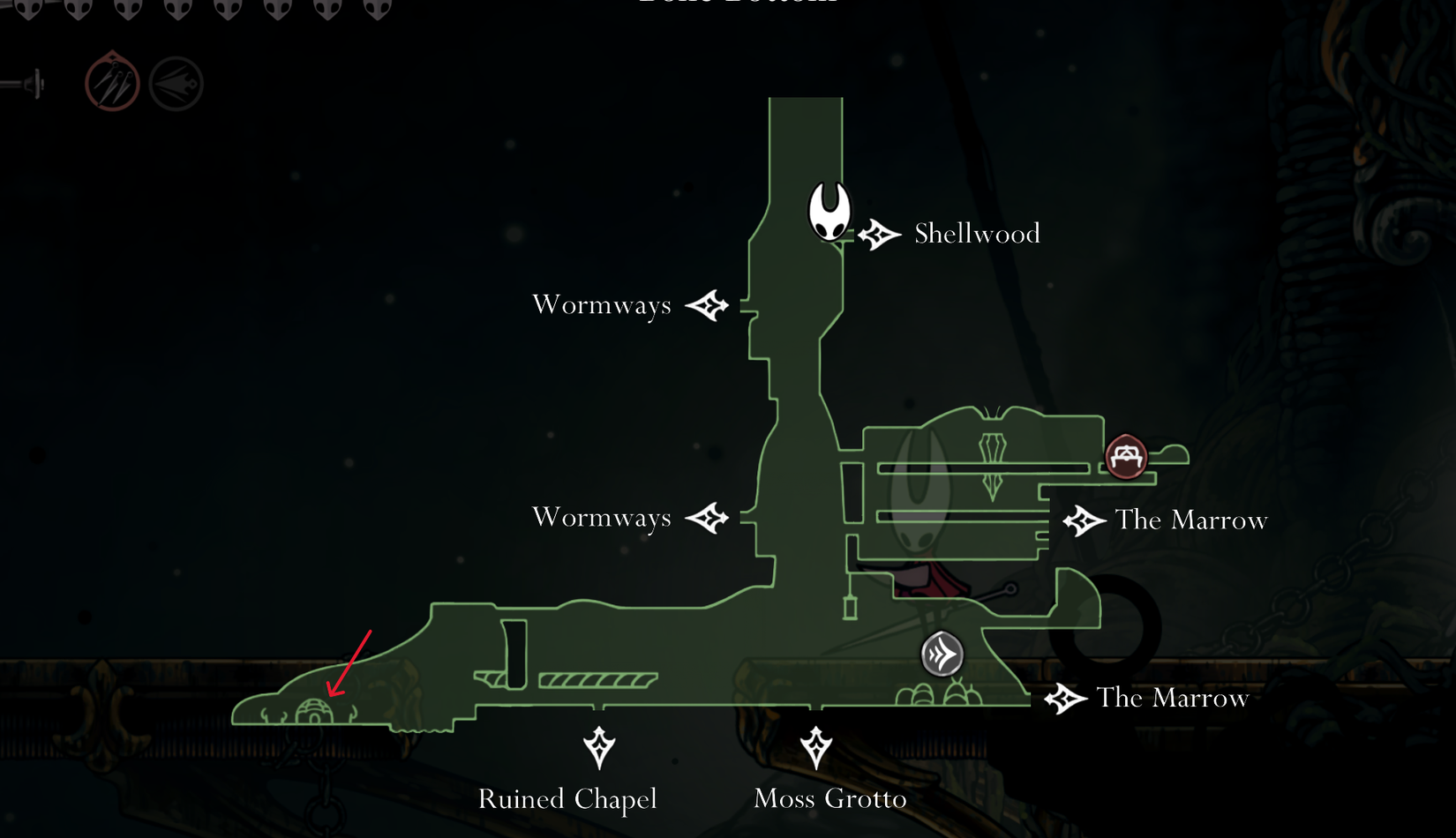Select the Shellwood exit marker
This screenshot has height=838, width=1456.
pyautogui.click(x=879, y=235)
